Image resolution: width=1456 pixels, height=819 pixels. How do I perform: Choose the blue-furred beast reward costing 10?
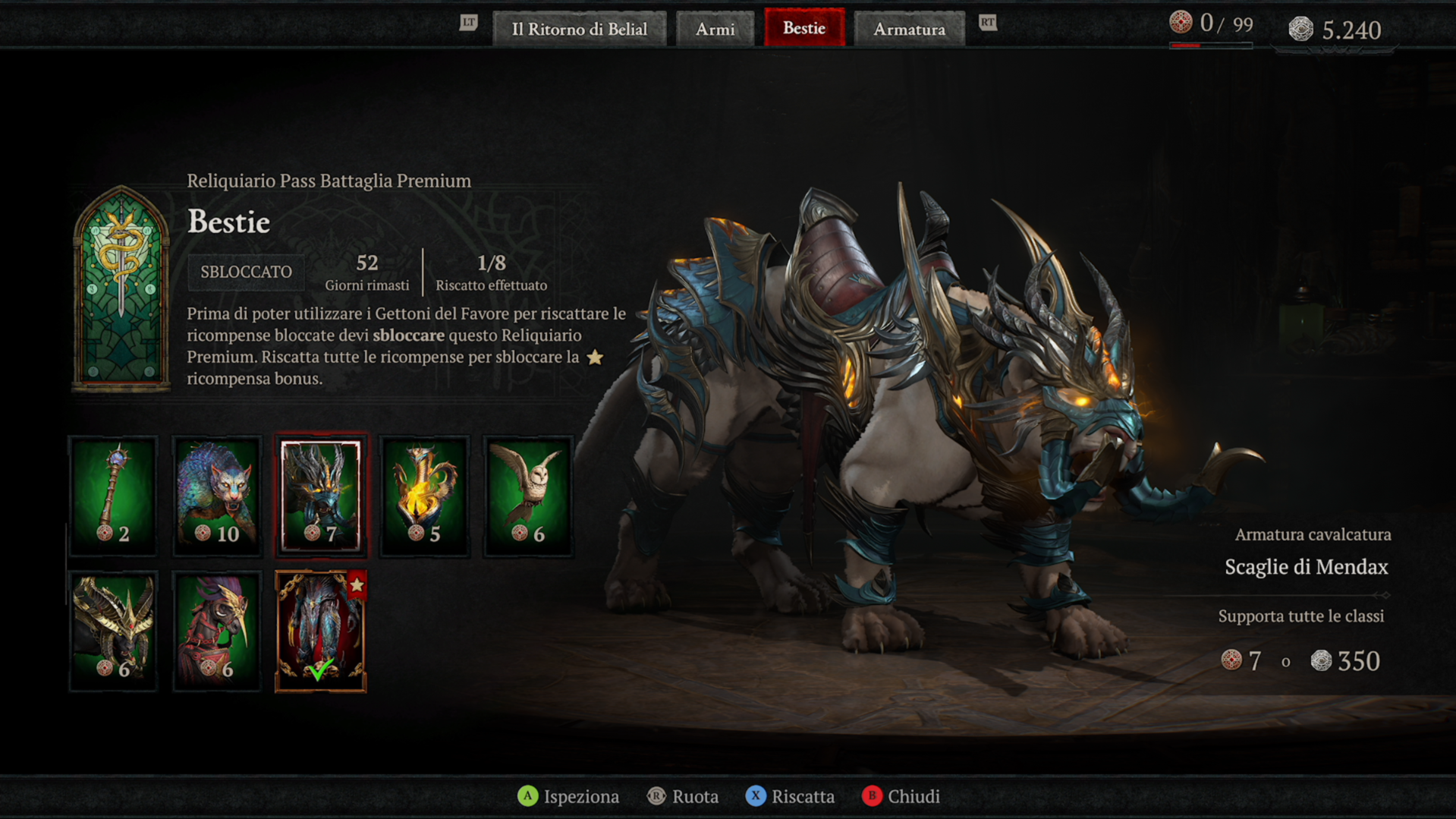(x=217, y=496)
